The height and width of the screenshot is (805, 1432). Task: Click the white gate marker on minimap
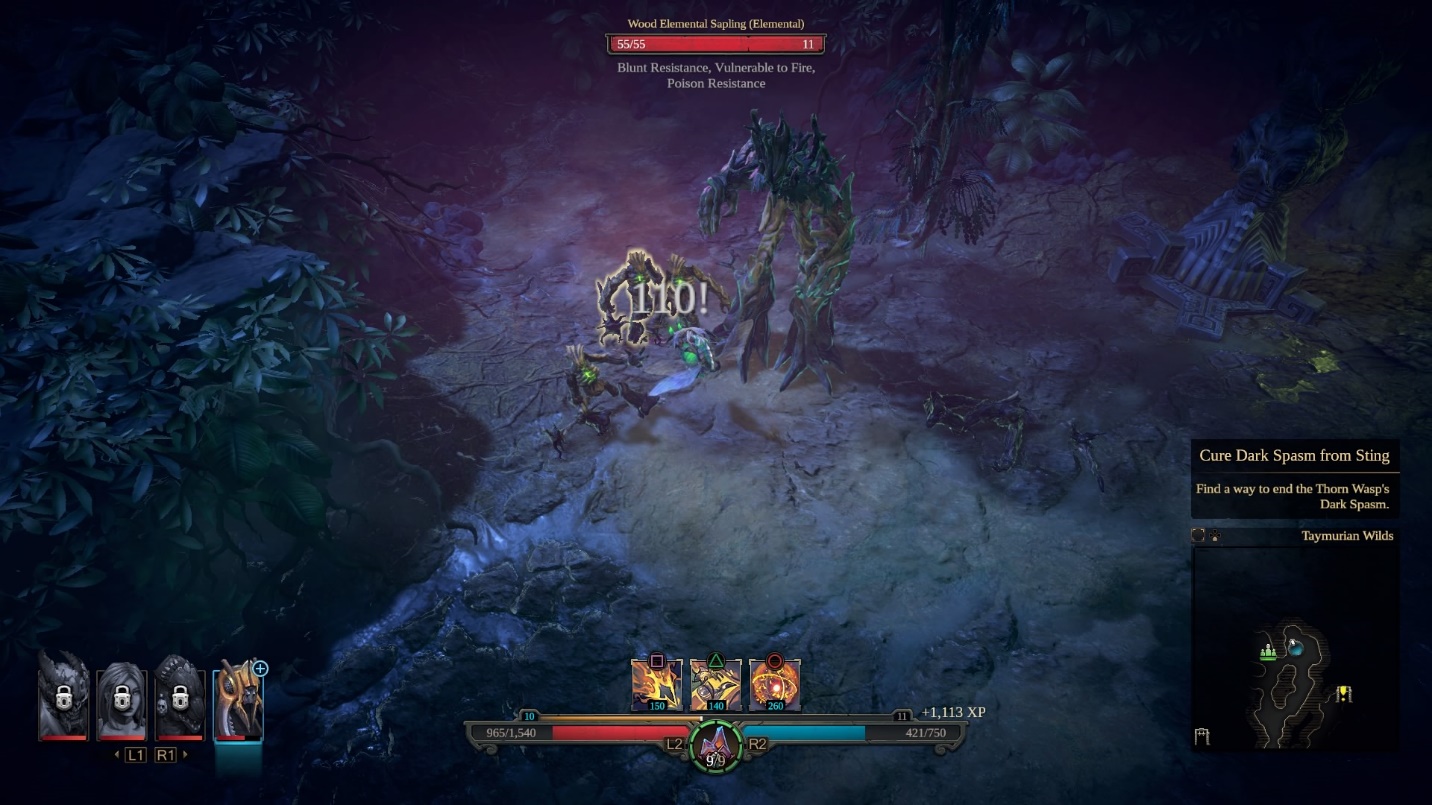(x=1201, y=737)
